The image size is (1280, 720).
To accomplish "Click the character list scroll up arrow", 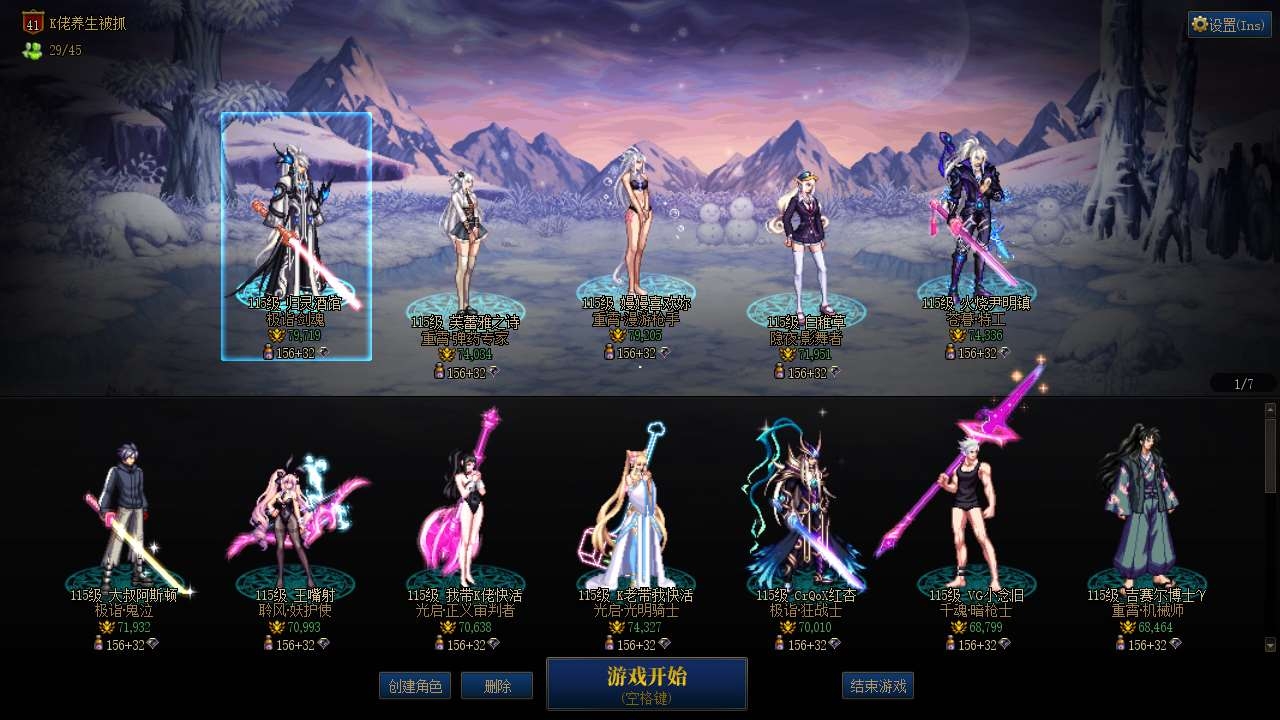I will (x=1270, y=409).
